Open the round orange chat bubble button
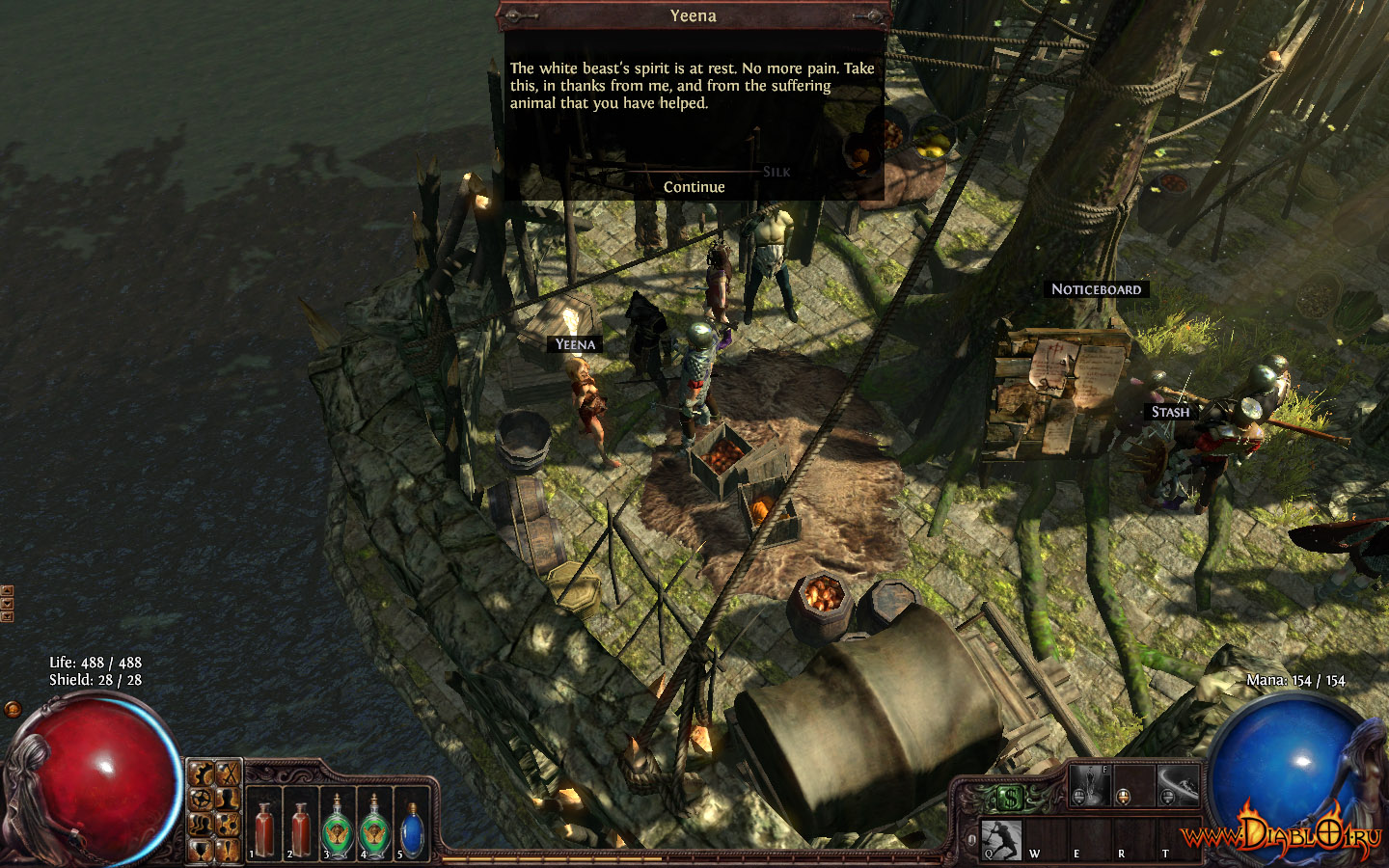Viewport: 1389px width, 868px height. pyautogui.click(x=13, y=710)
